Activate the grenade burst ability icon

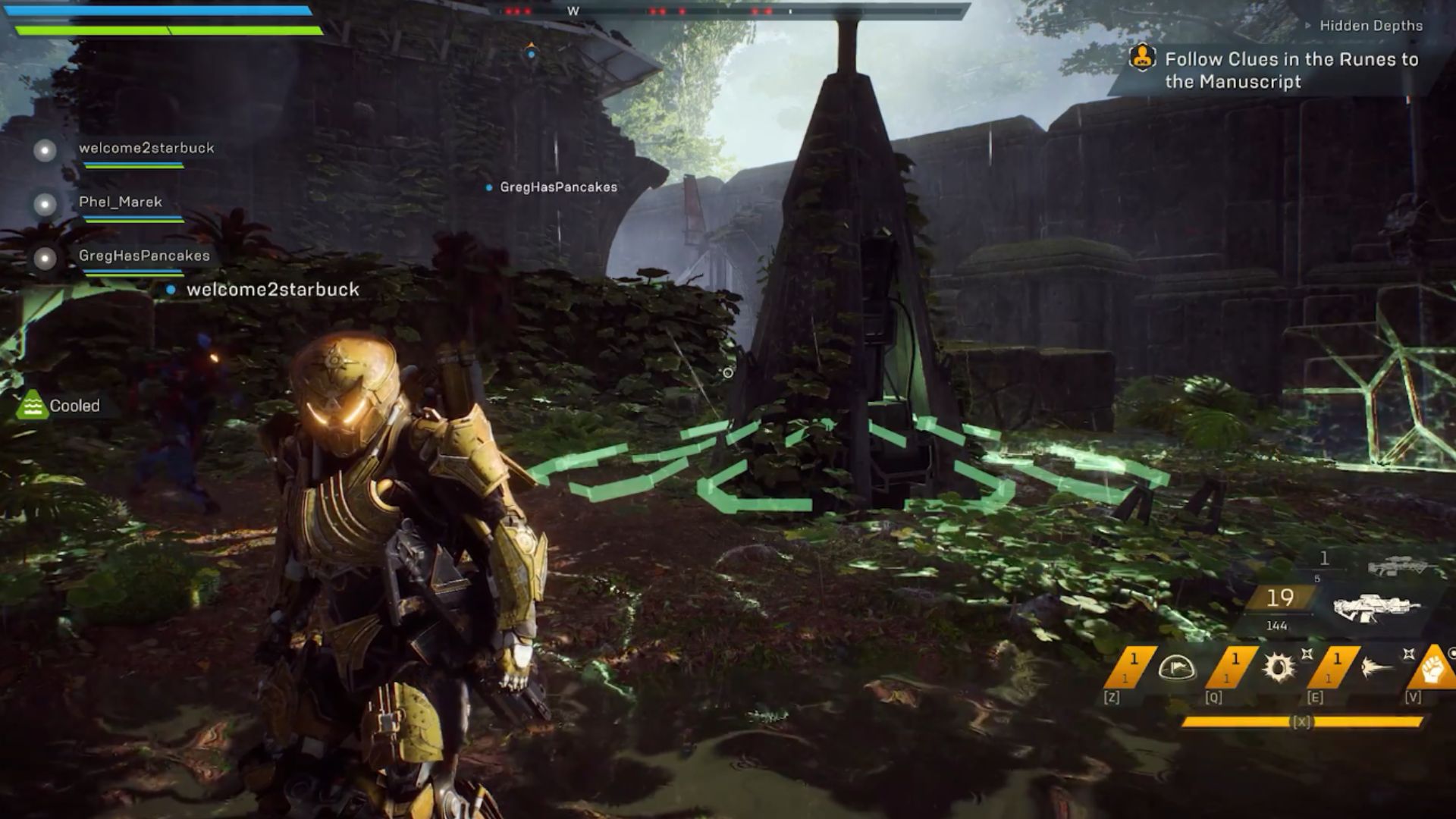[x=1279, y=667]
